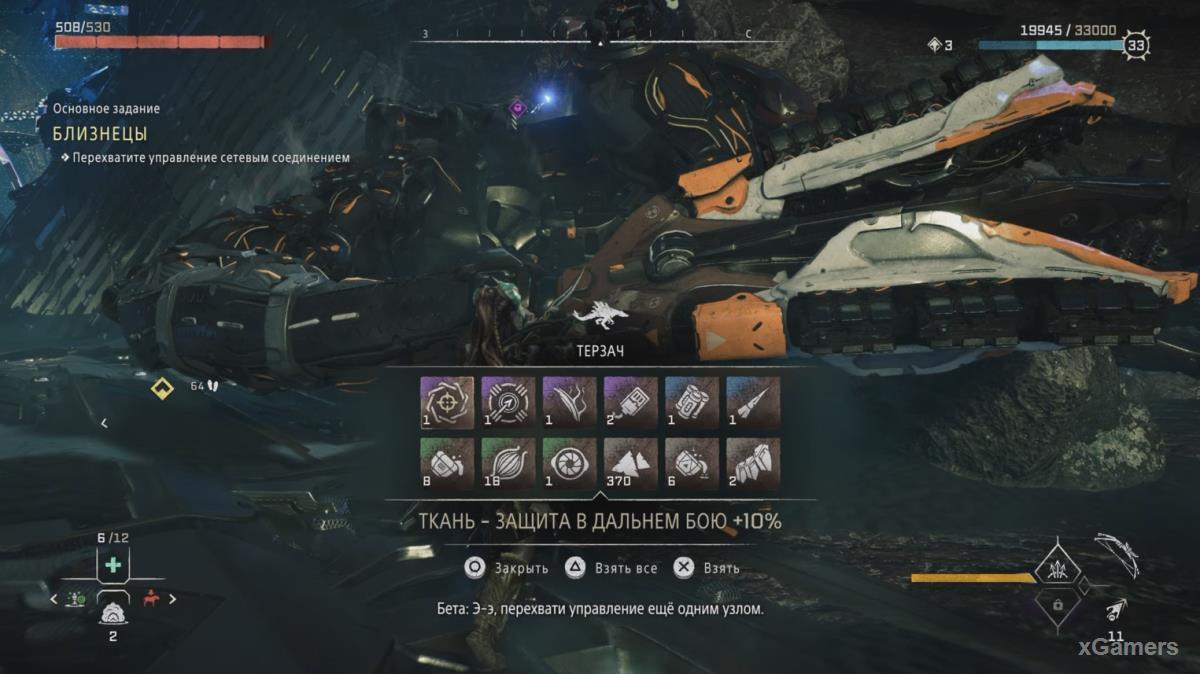The height and width of the screenshot is (674, 1200).
Task: Select the green machine lens loot slot
Action: coord(569,462)
